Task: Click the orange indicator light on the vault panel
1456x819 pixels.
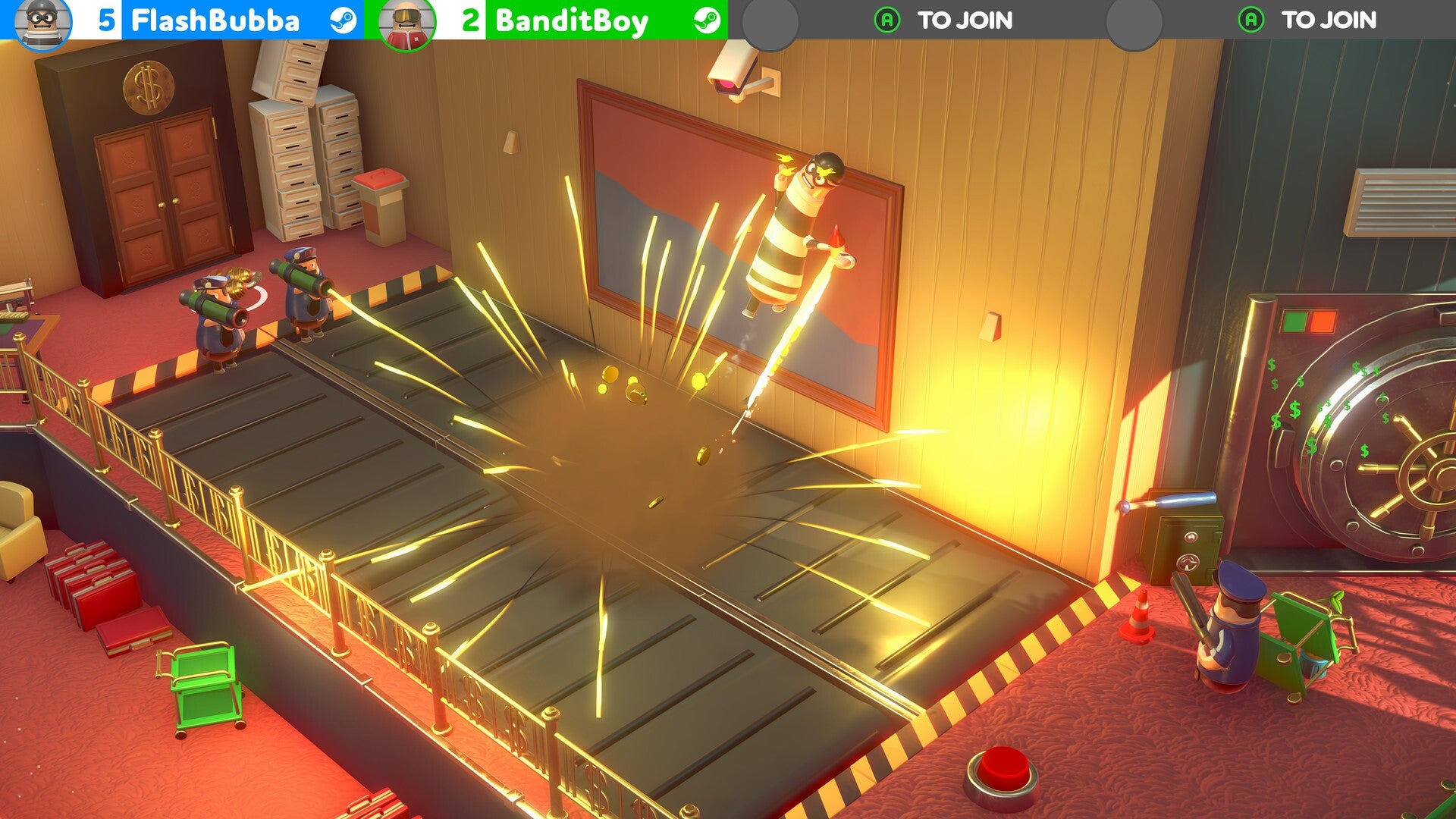Action: [x=1322, y=320]
